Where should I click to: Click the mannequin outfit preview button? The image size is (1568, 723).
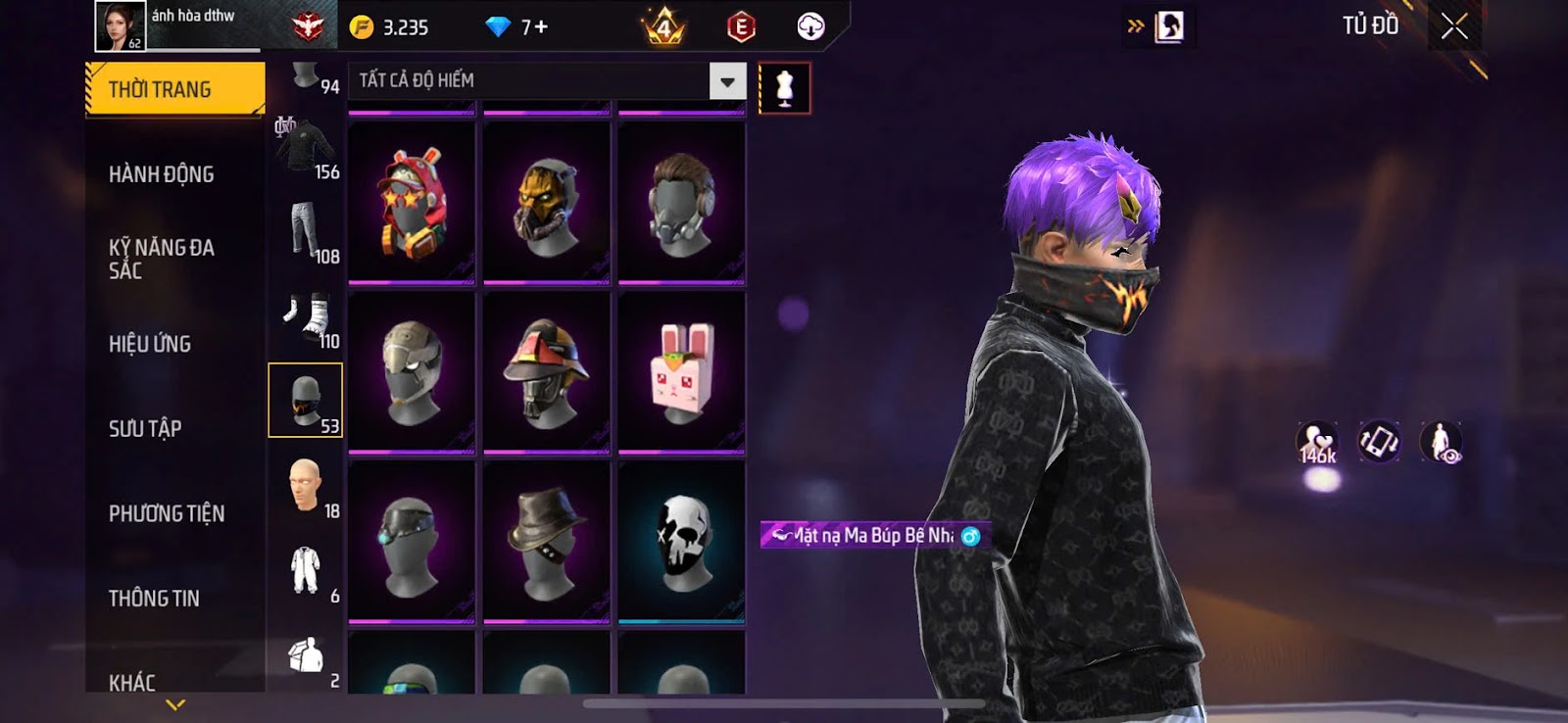[784, 88]
